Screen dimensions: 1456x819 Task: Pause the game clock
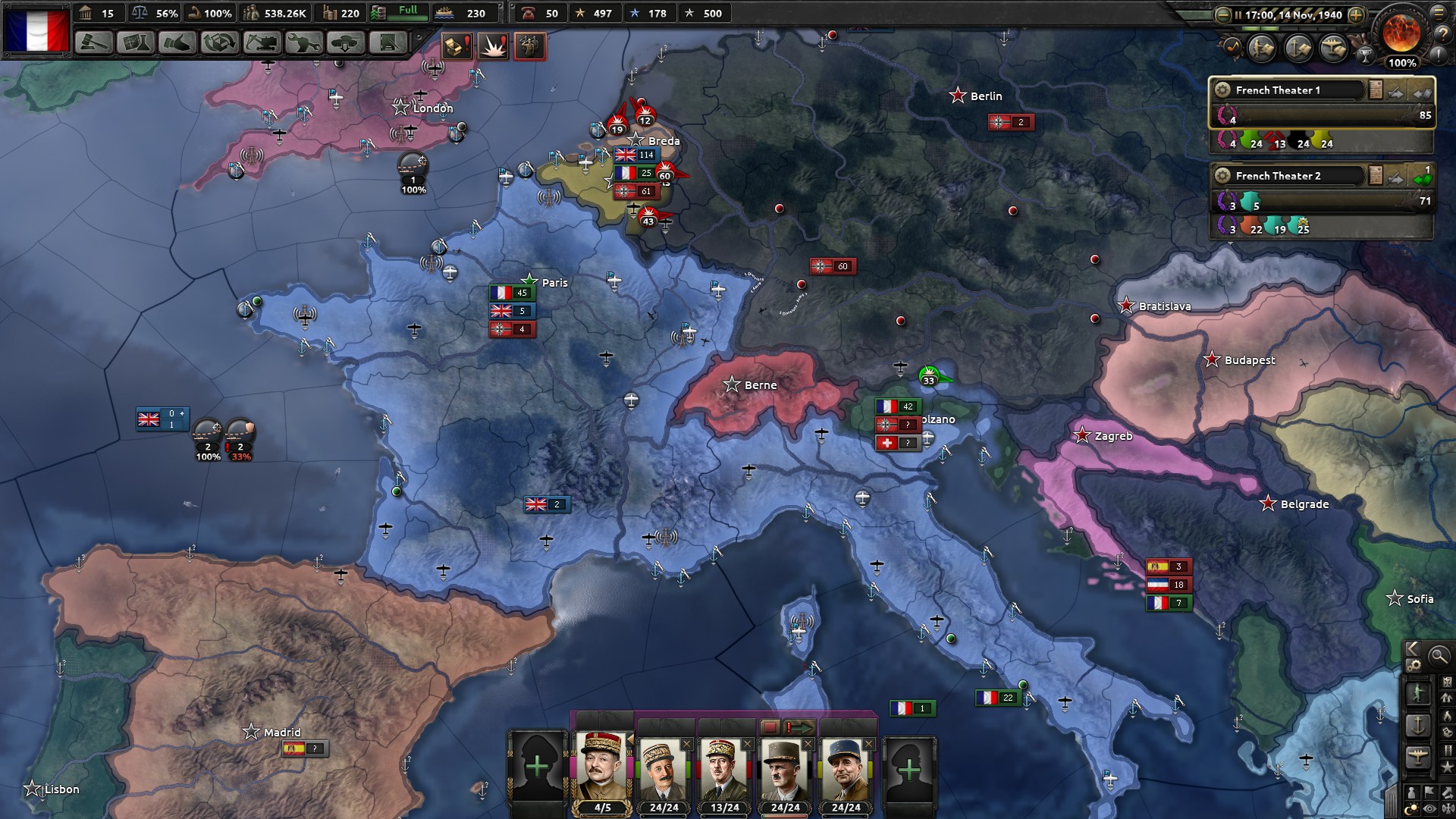tap(1238, 15)
